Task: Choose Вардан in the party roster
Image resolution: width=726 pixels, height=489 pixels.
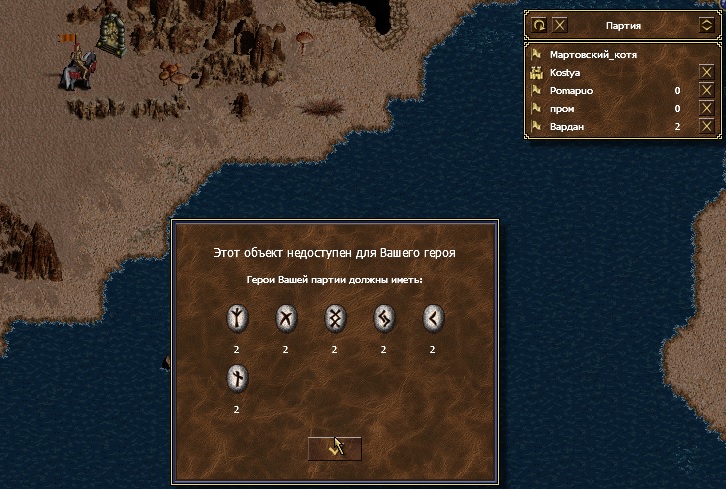Action: pos(570,126)
